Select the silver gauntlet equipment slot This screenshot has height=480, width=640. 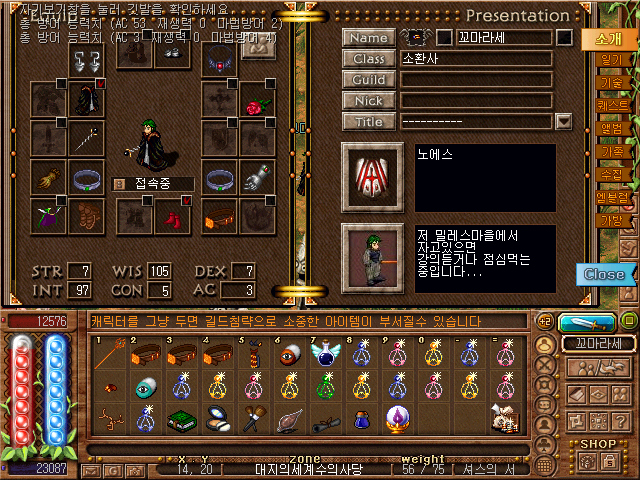click(257, 179)
